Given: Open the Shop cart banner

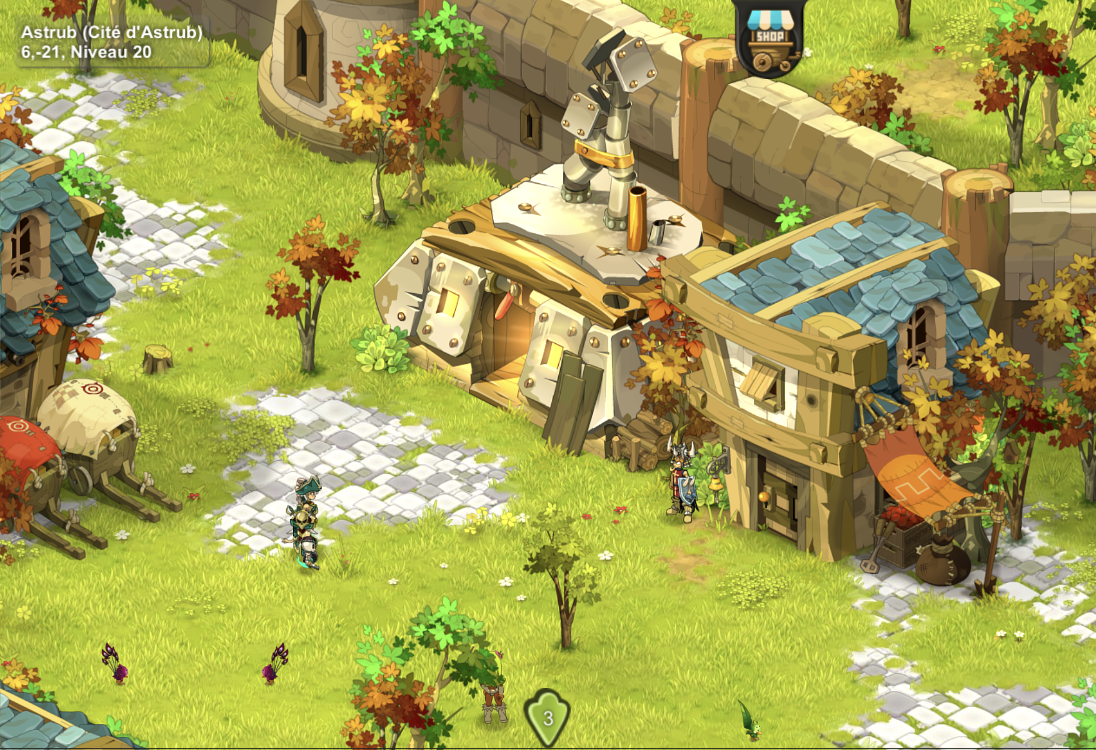Looking at the screenshot, I should 768,37.
